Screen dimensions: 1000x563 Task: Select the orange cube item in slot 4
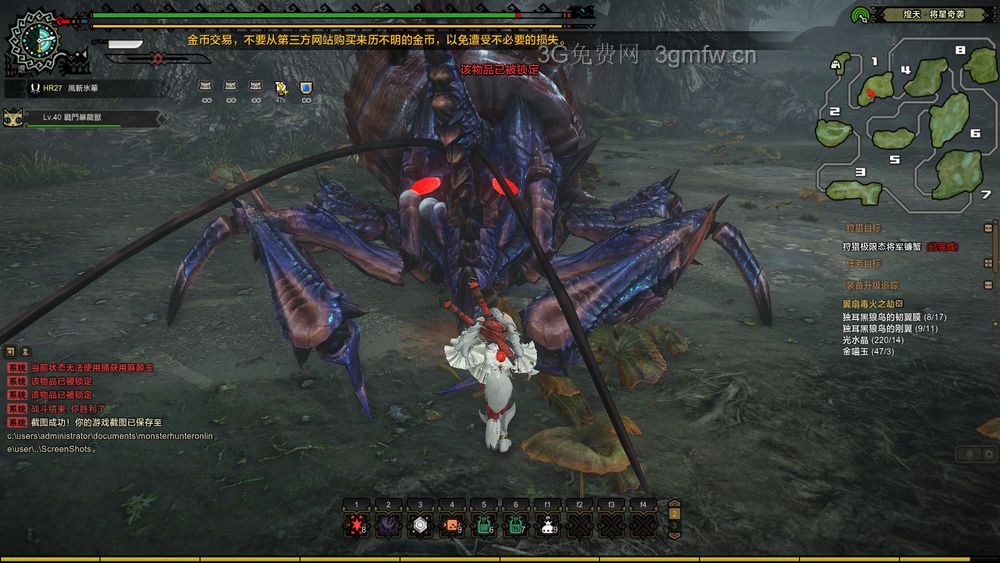tap(452, 524)
